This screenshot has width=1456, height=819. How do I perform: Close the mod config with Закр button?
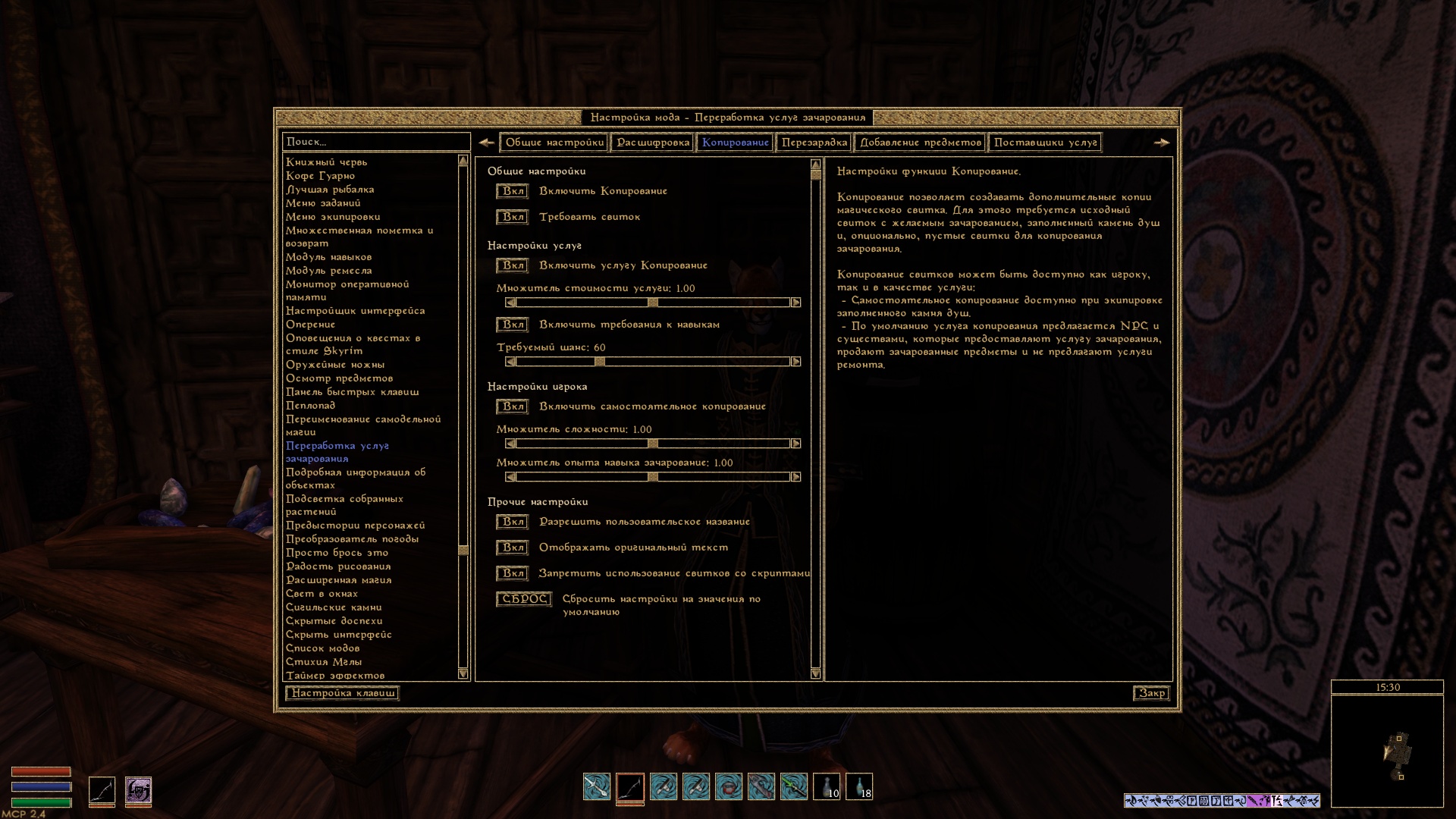[x=1151, y=693]
